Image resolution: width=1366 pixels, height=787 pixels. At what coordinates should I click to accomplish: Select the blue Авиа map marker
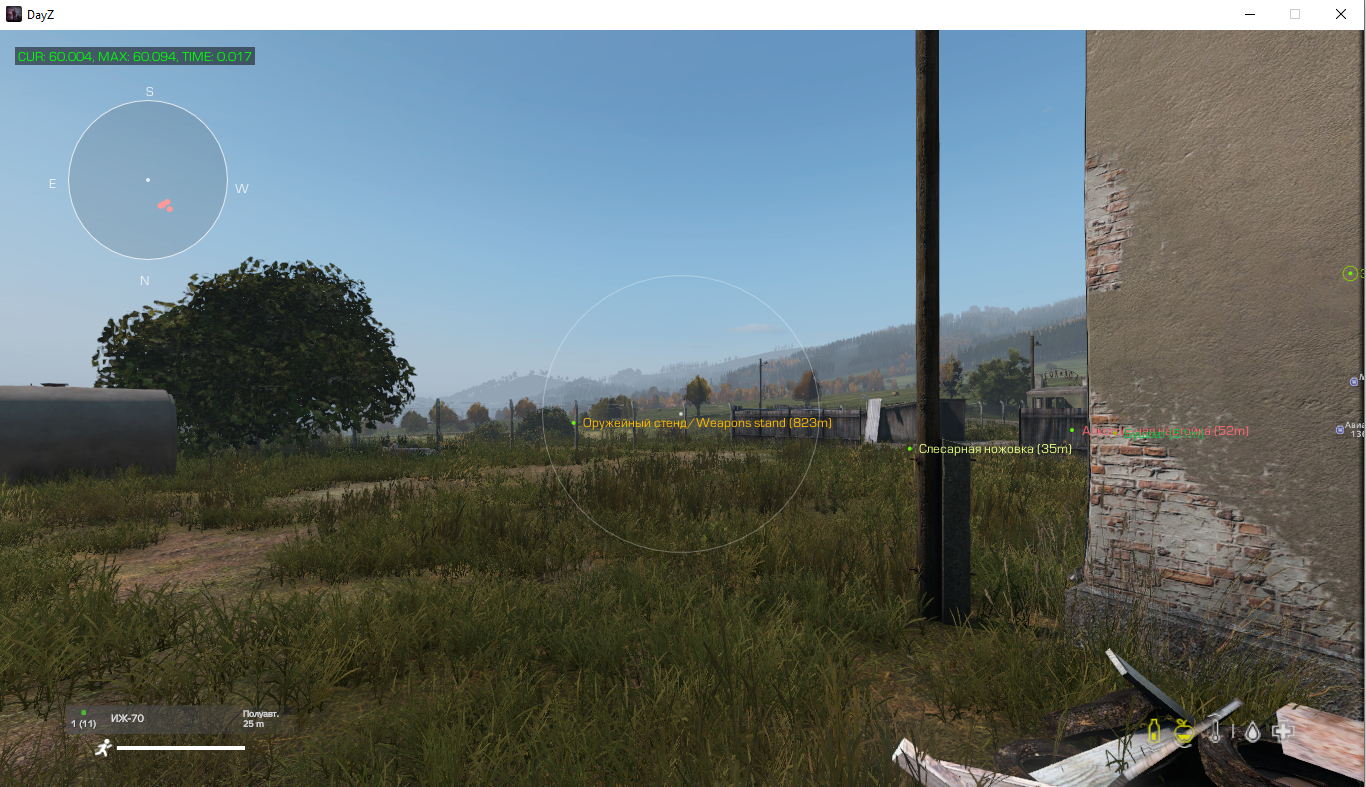[x=1340, y=429]
